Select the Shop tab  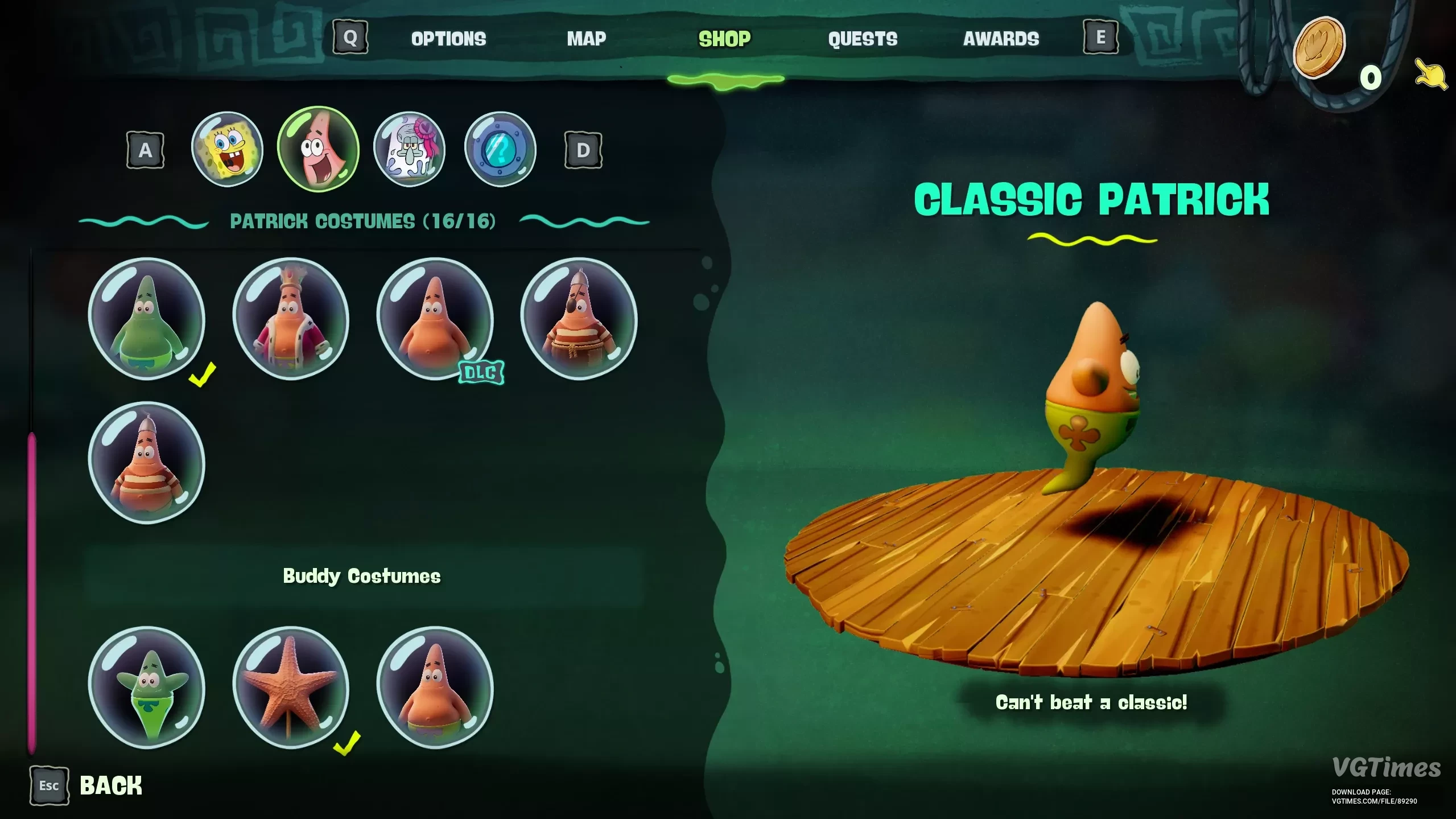point(724,39)
